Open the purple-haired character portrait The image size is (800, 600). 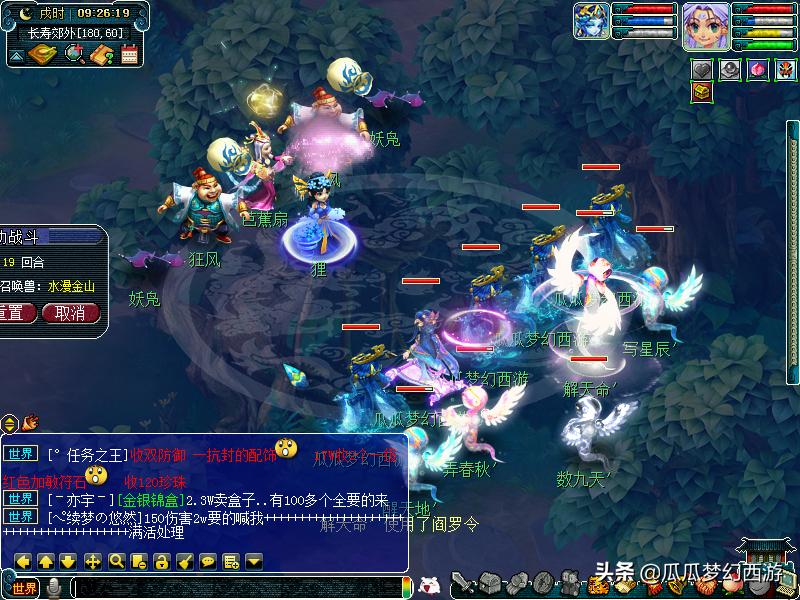[706, 24]
